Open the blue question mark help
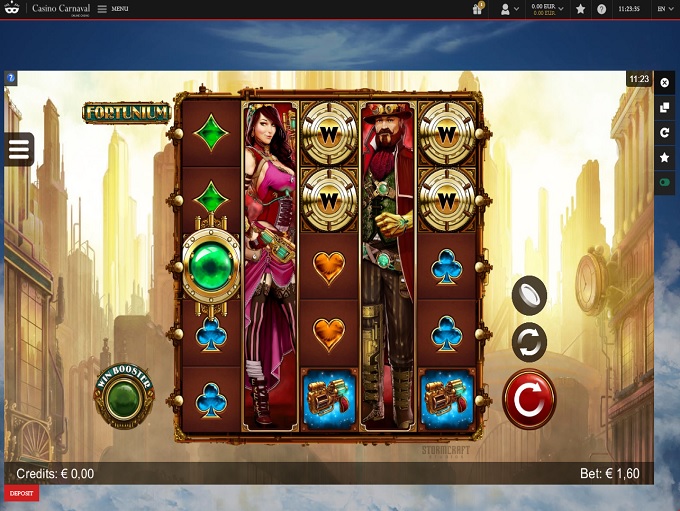The image size is (680, 511). point(10,77)
